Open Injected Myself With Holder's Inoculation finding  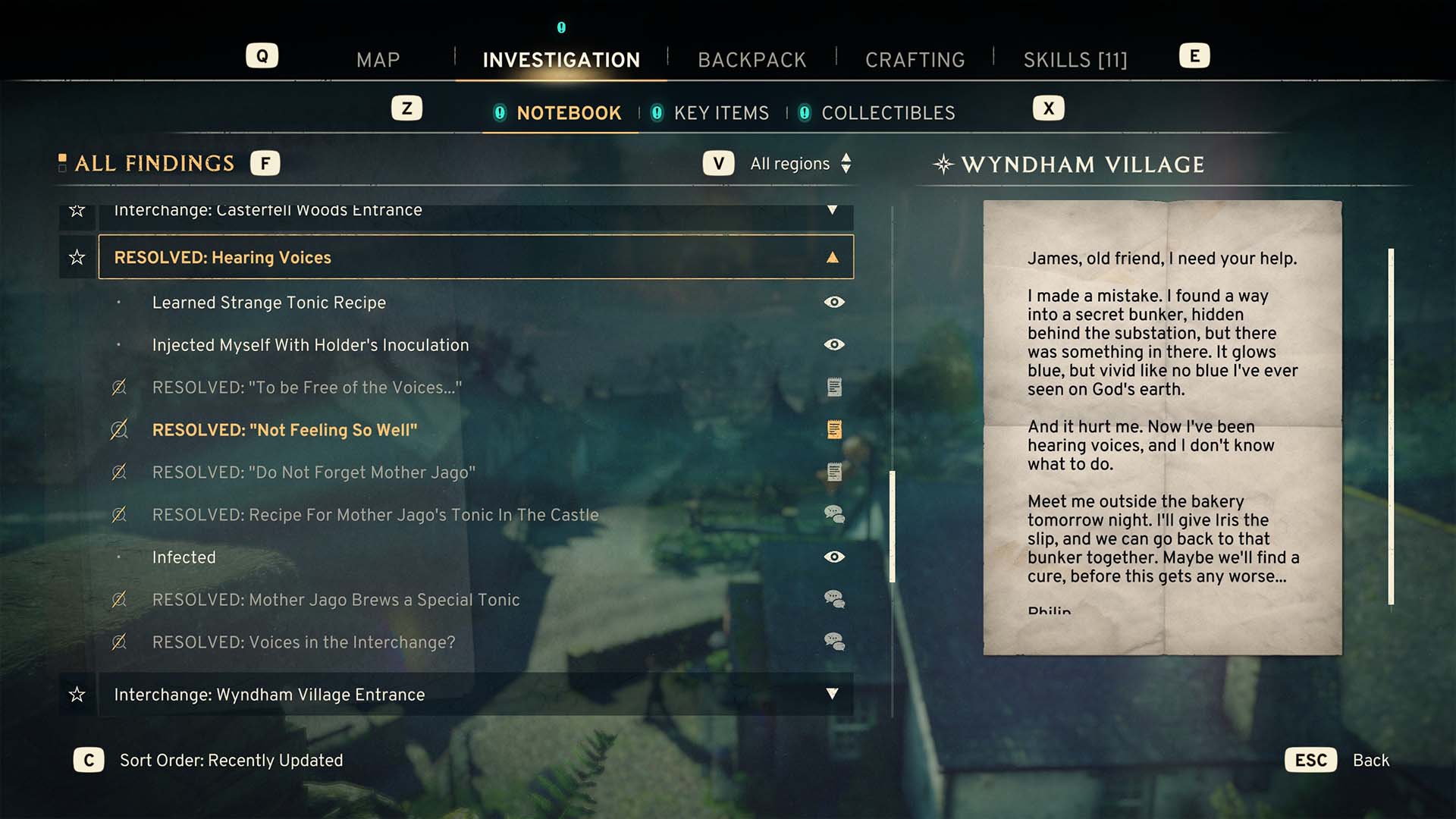(x=310, y=345)
